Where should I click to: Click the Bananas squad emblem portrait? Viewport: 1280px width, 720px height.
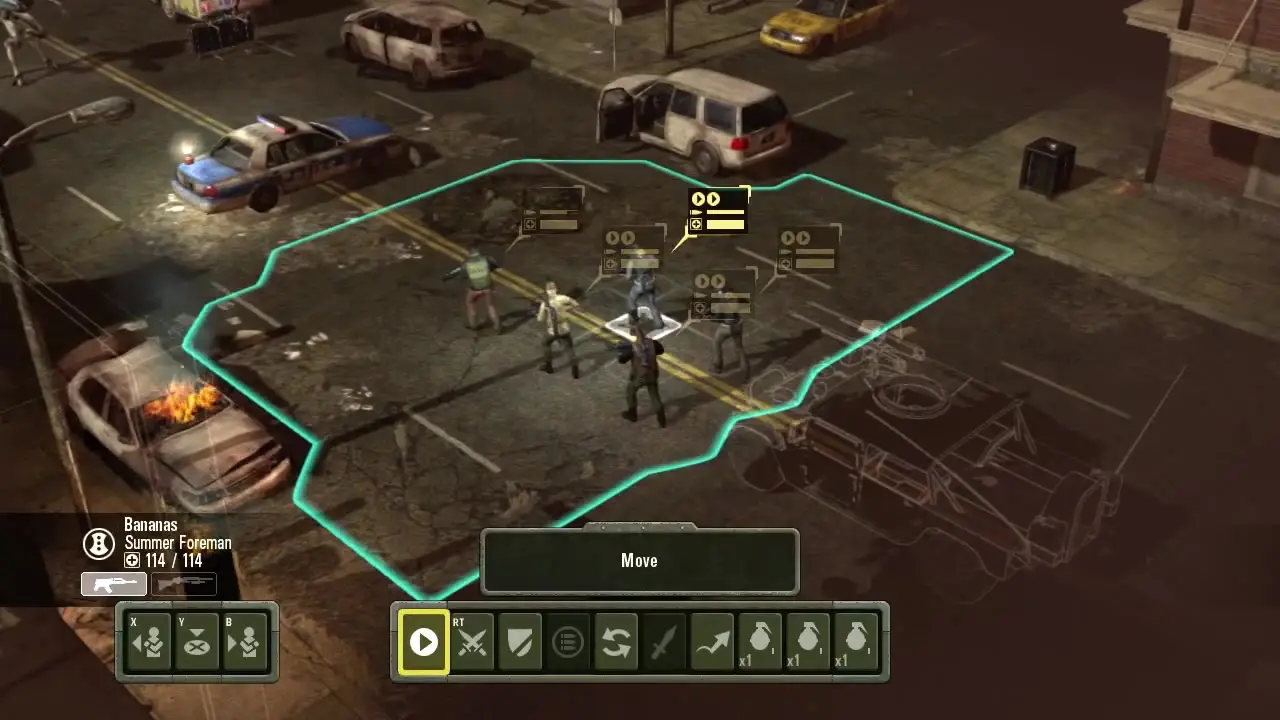98,543
